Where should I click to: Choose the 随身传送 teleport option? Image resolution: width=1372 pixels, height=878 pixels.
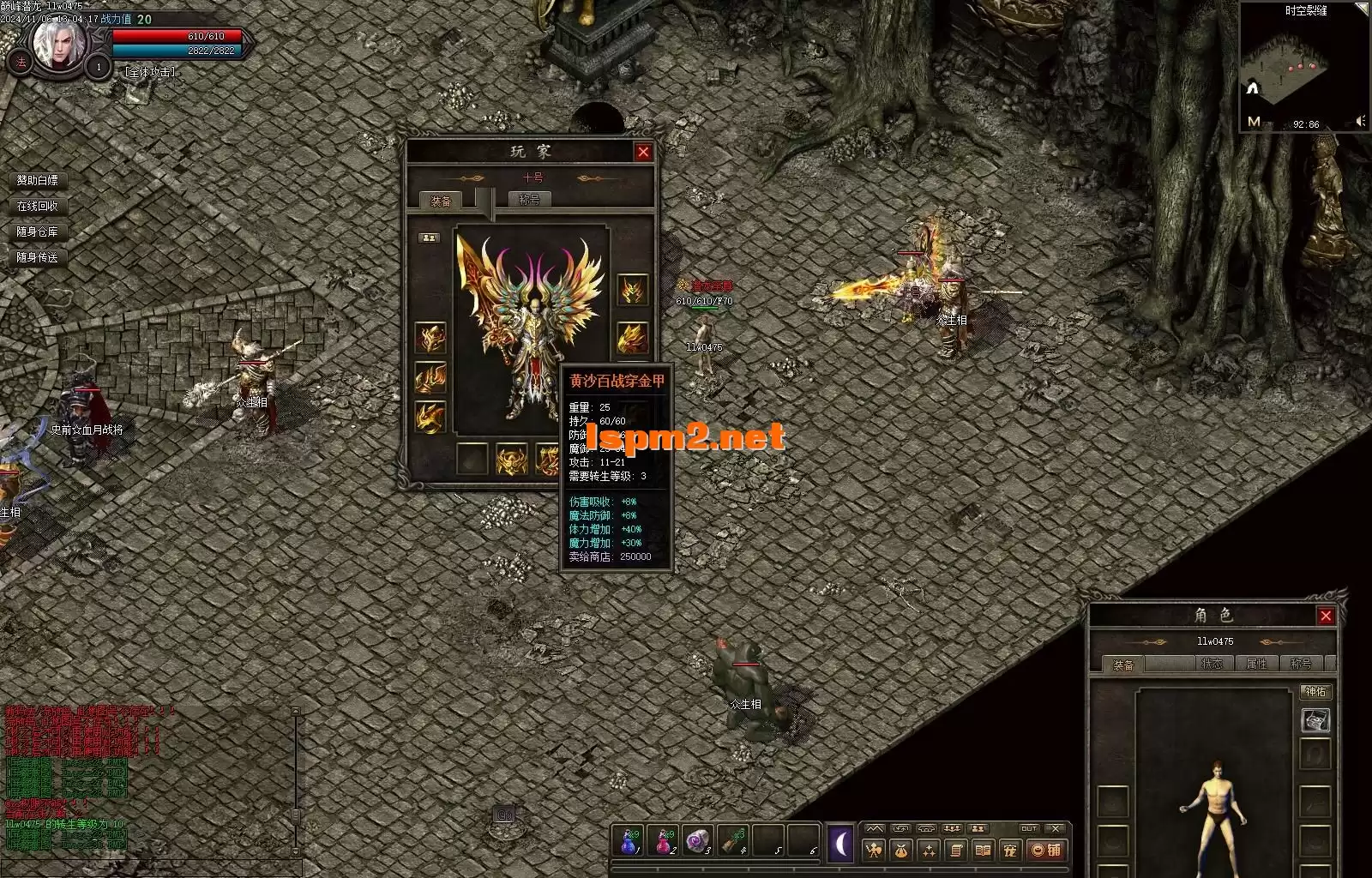(38, 257)
